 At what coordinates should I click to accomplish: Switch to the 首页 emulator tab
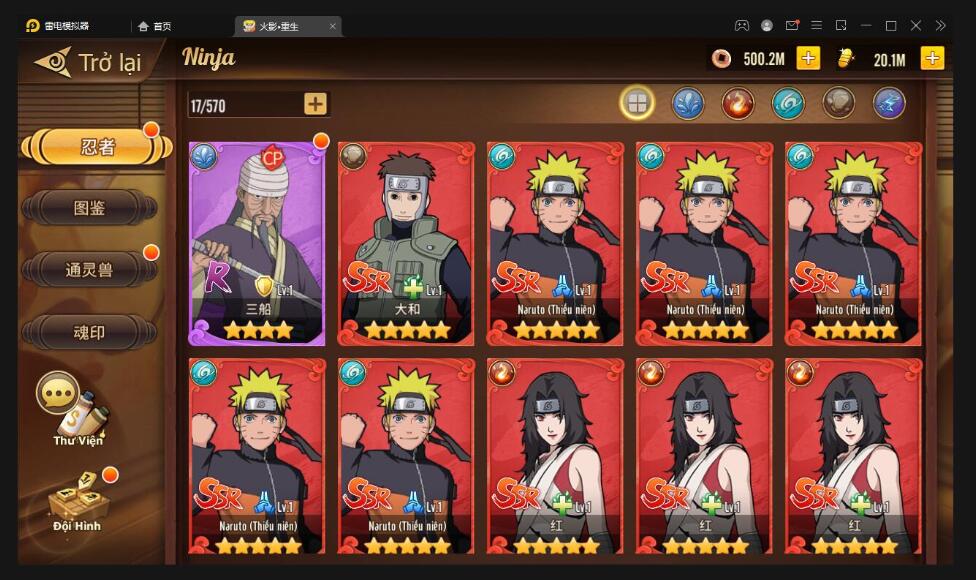(155, 26)
